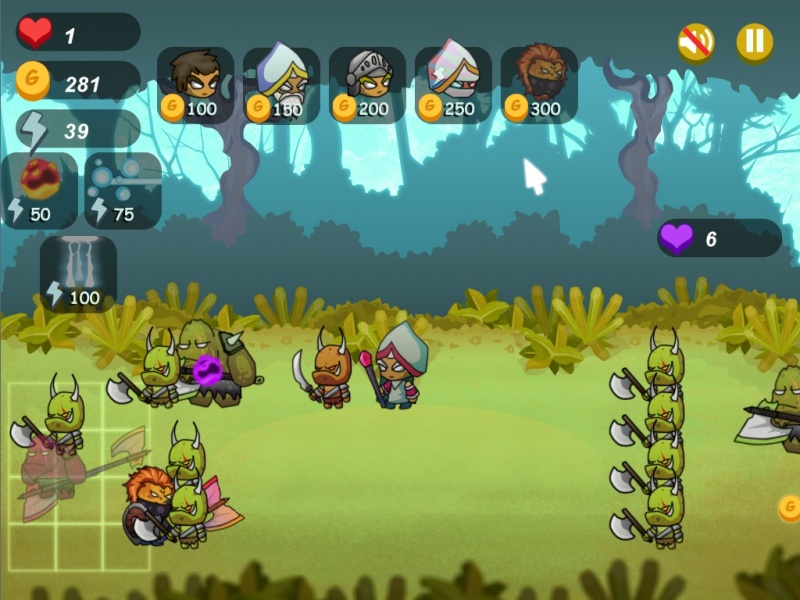Choose the 300 gold lion warrior card
The image size is (800, 600).
[x=539, y=84]
